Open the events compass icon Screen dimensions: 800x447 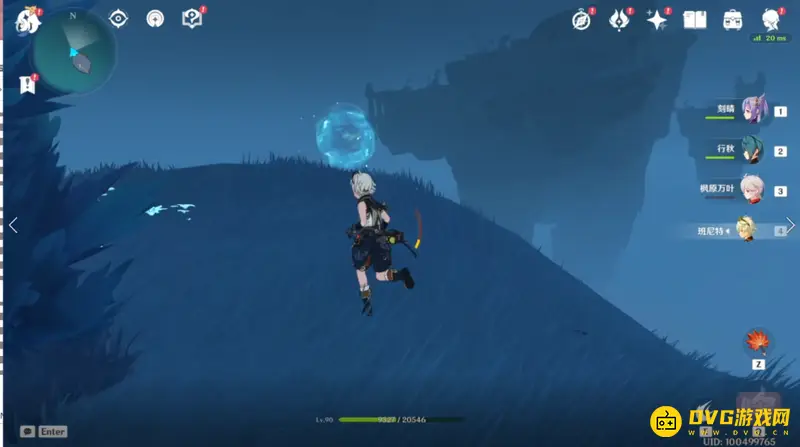click(582, 19)
